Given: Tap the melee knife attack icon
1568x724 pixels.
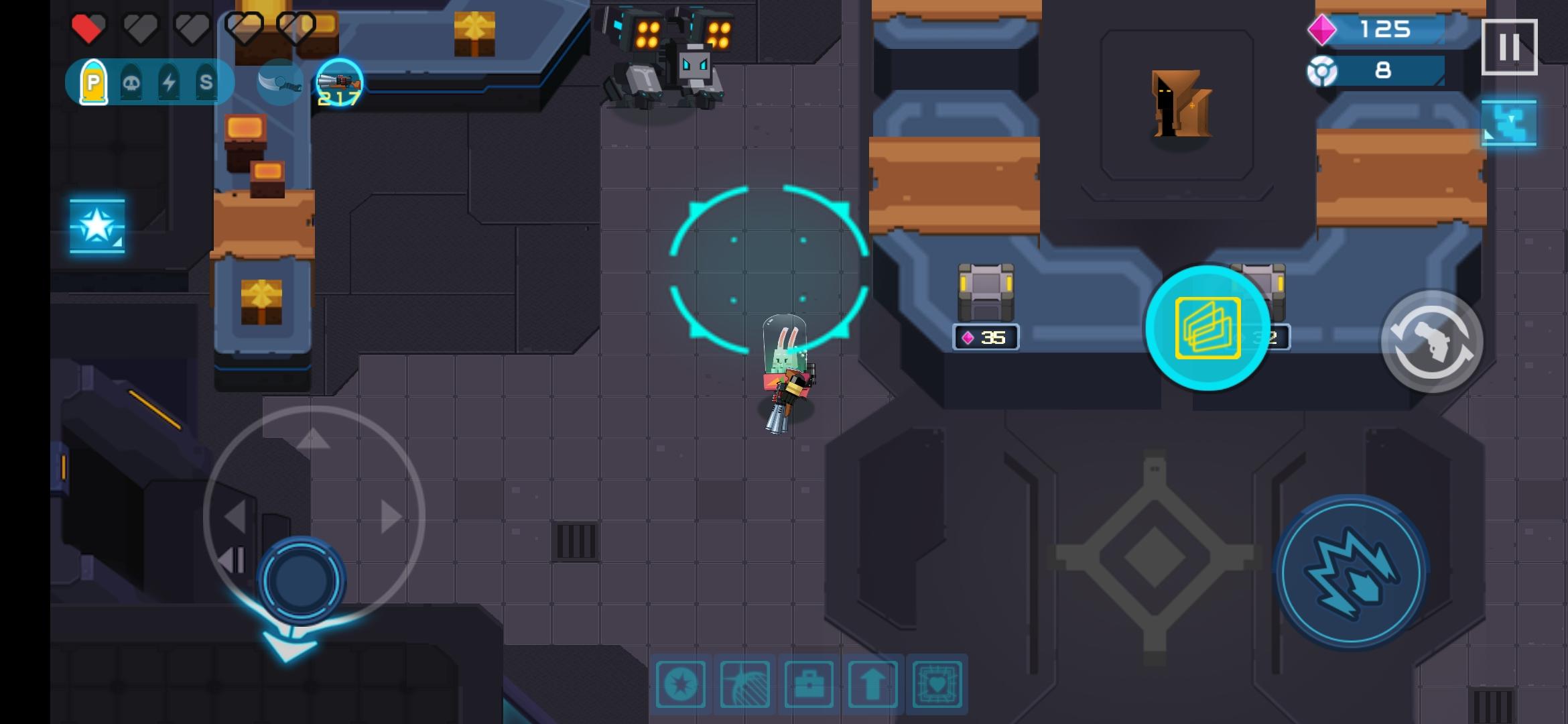Looking at the screenshot, I should [279, 82].
